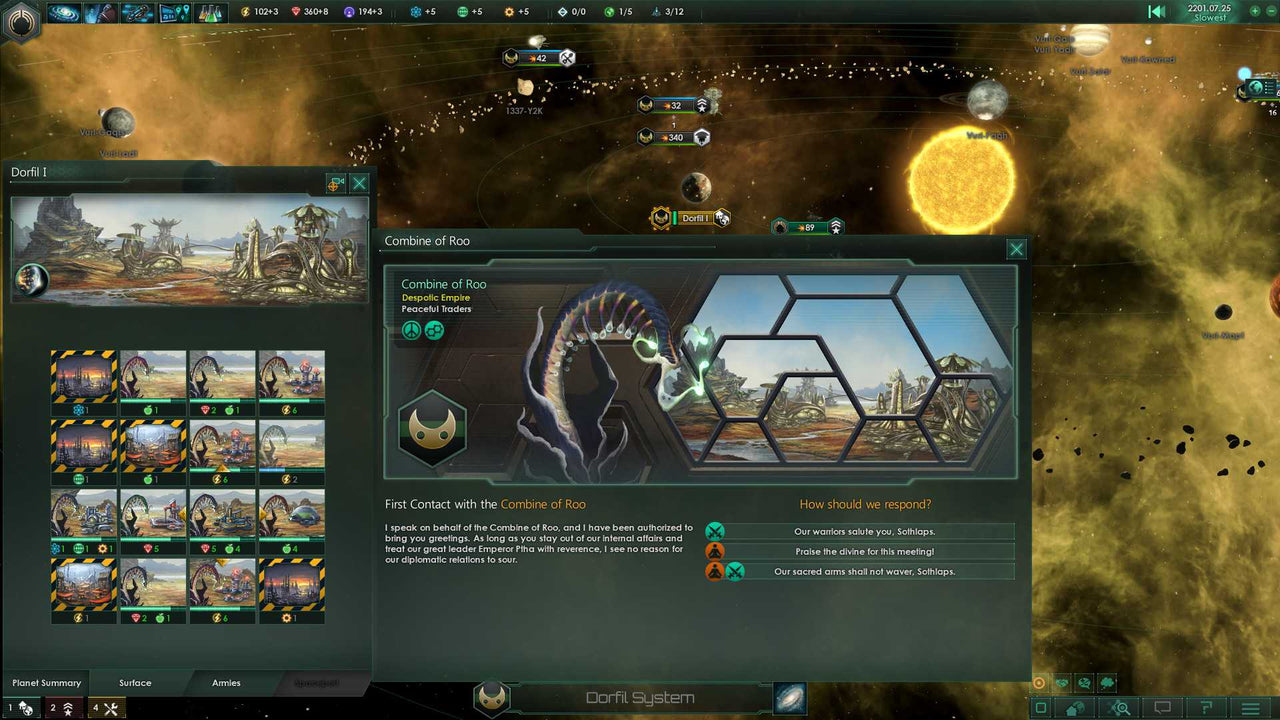Open the Armies tab of Dorfil I
The width and height of the screenshot is (1280, 720).
[225, 683]
